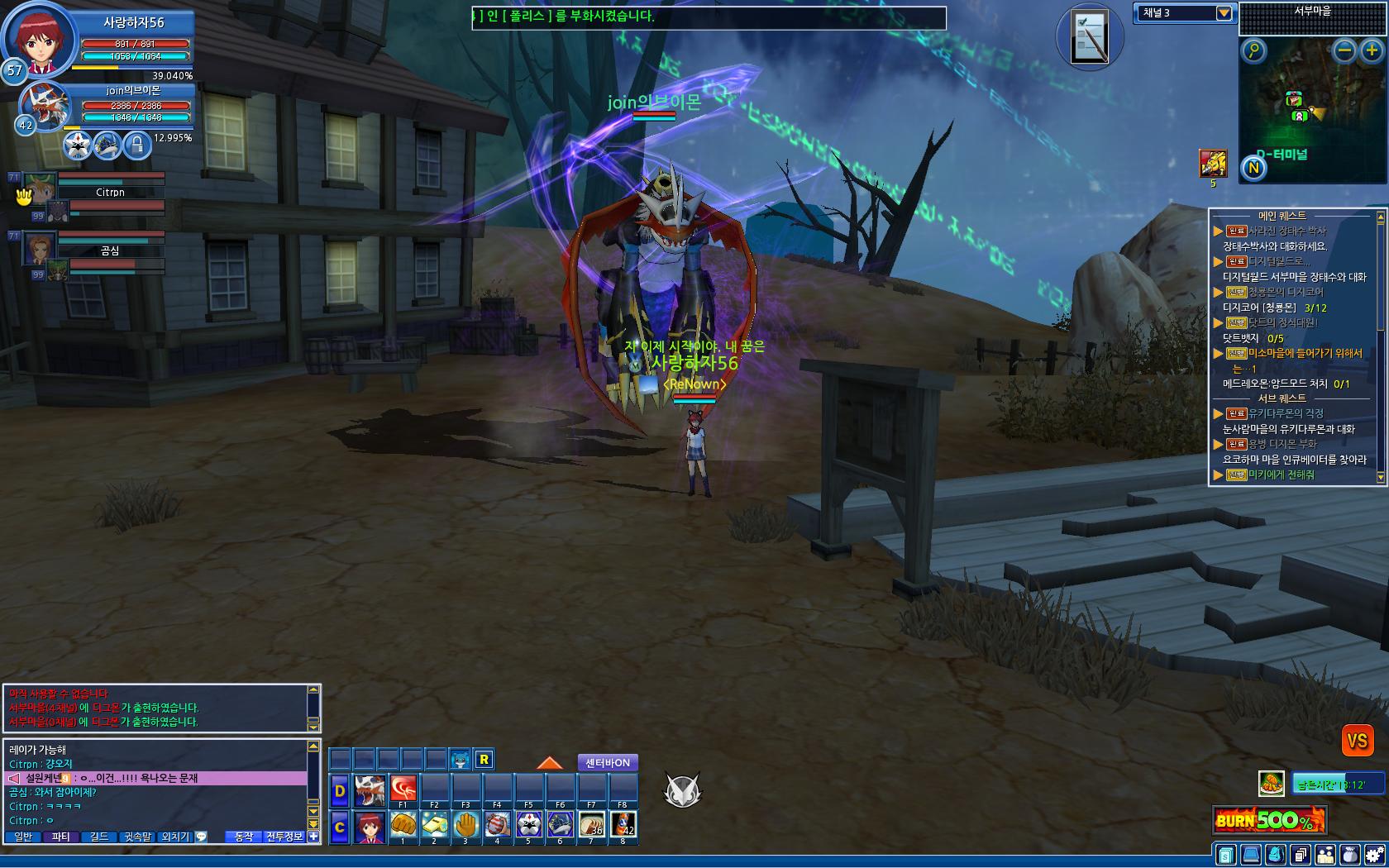The image size is (1389, 868).
Task: Zoom in the minimap with plus button
Action: point(1372,51)
